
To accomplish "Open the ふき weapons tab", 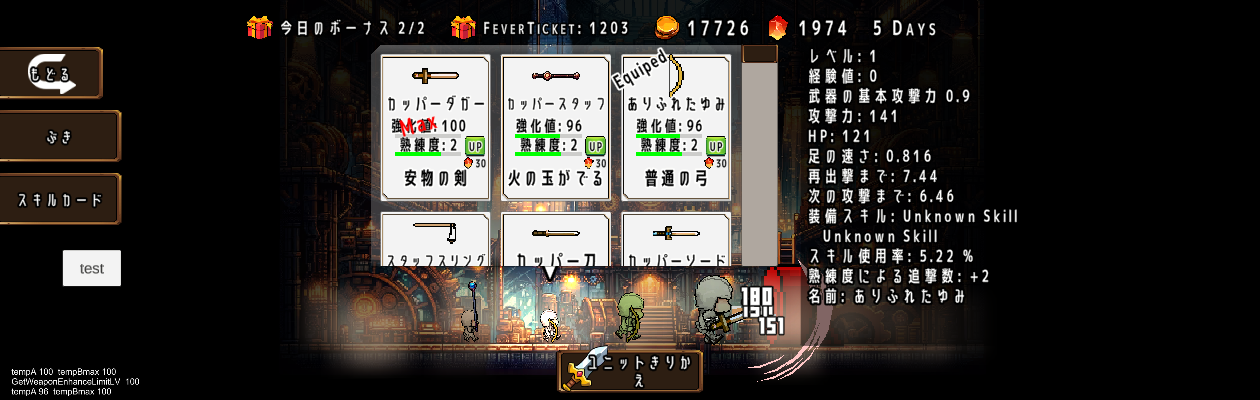I will tap(60, 136).
